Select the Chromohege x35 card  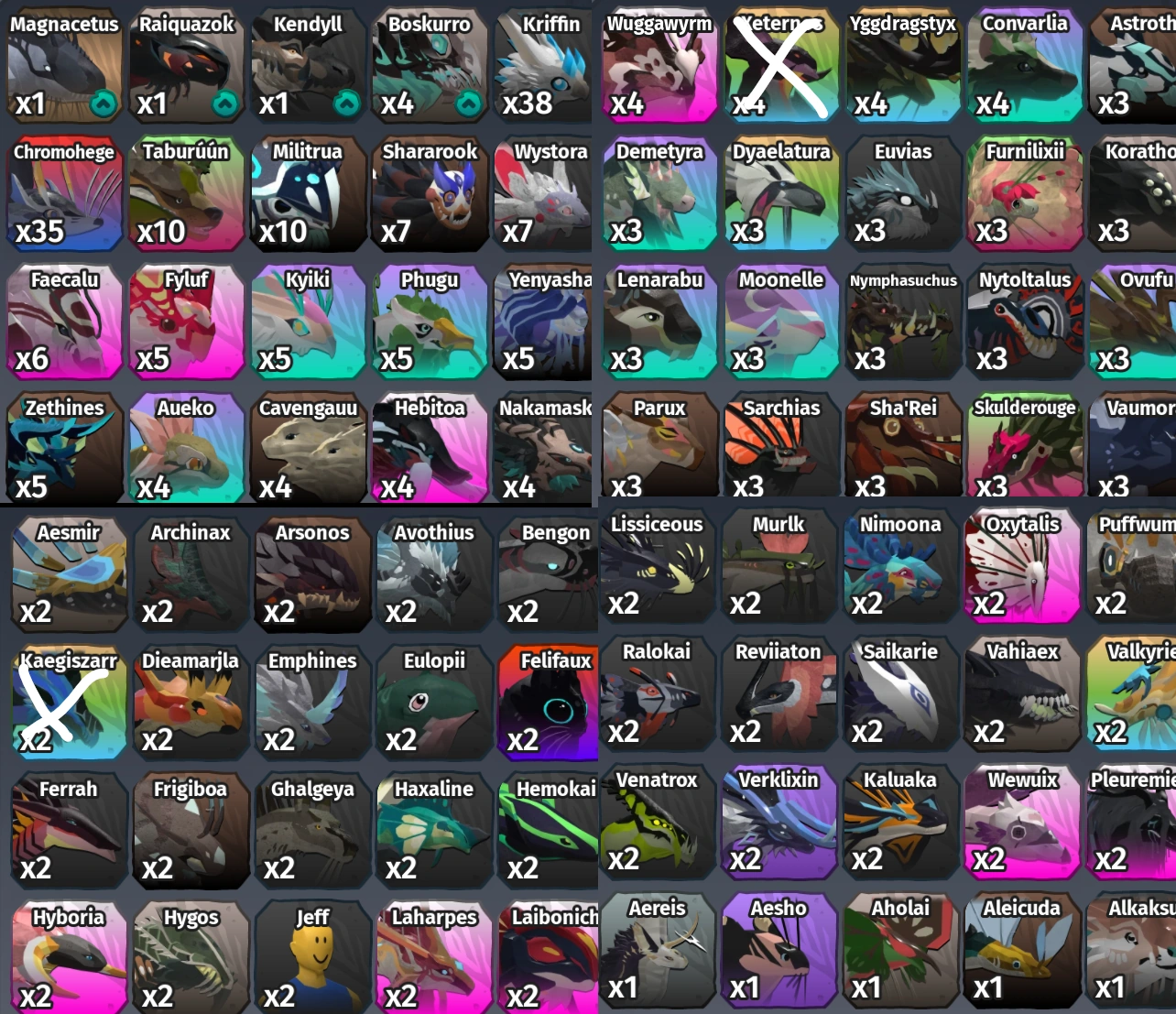point(64,192)
